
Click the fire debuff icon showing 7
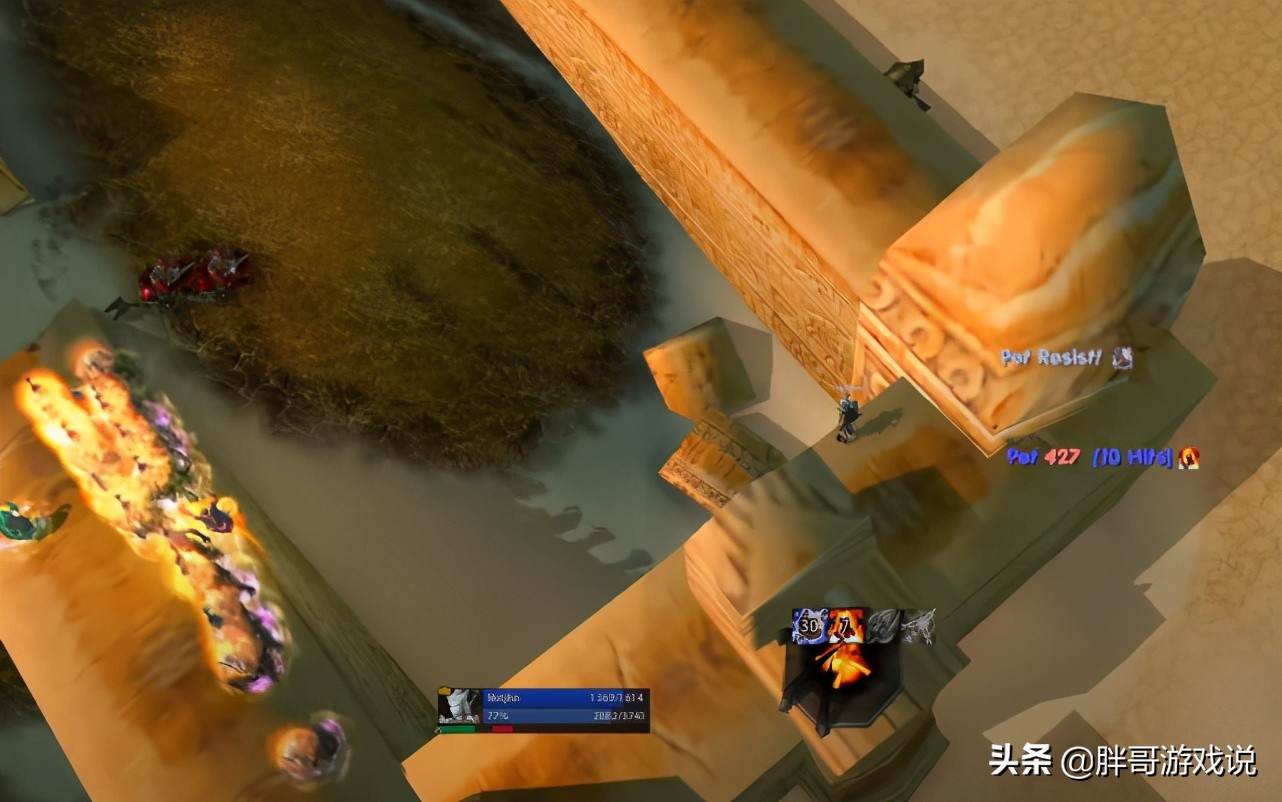(x=844, y=624)
